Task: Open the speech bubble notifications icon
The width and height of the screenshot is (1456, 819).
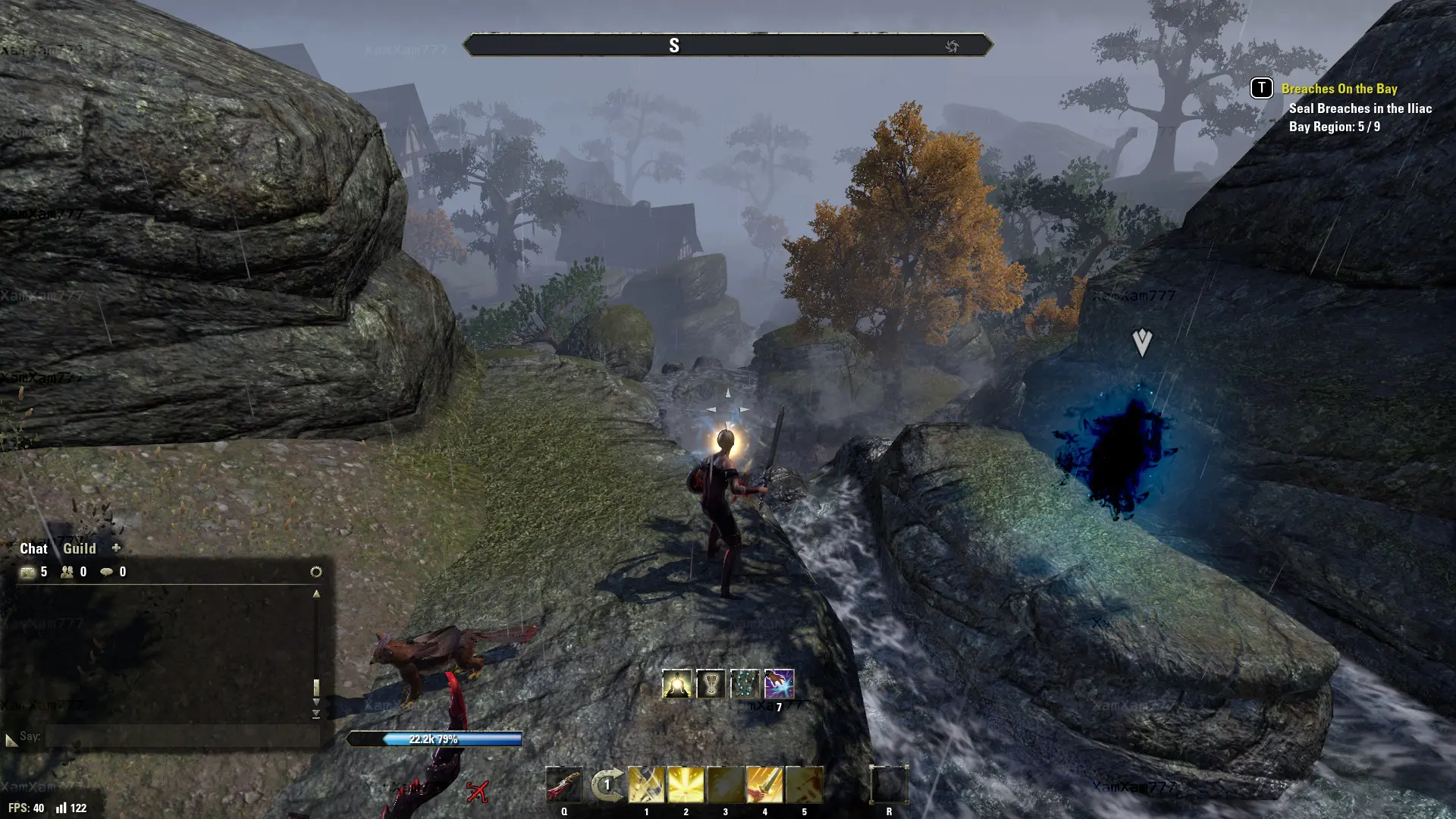Action: point(107,572)
